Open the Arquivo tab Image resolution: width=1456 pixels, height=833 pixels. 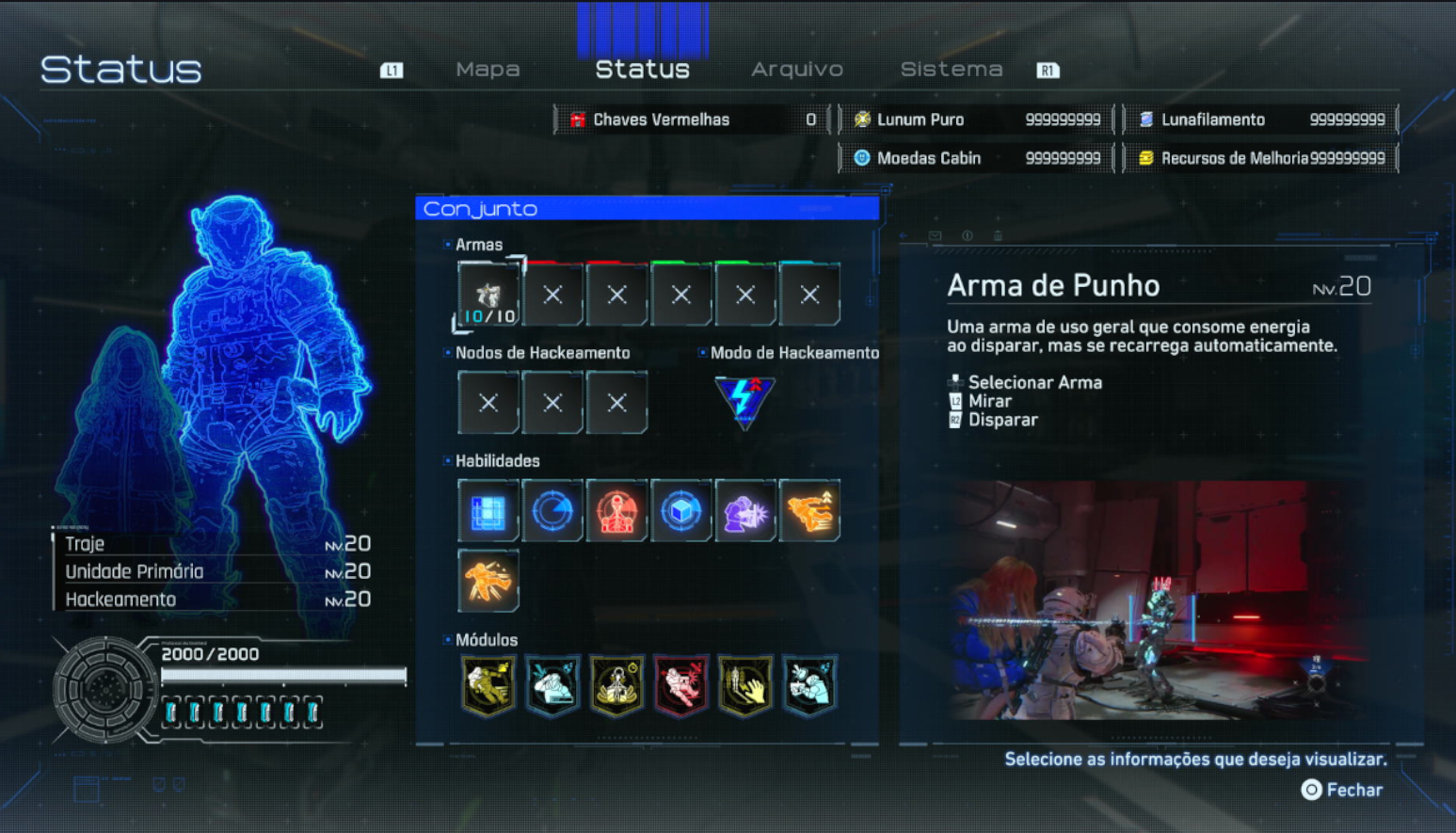[796, 70]
